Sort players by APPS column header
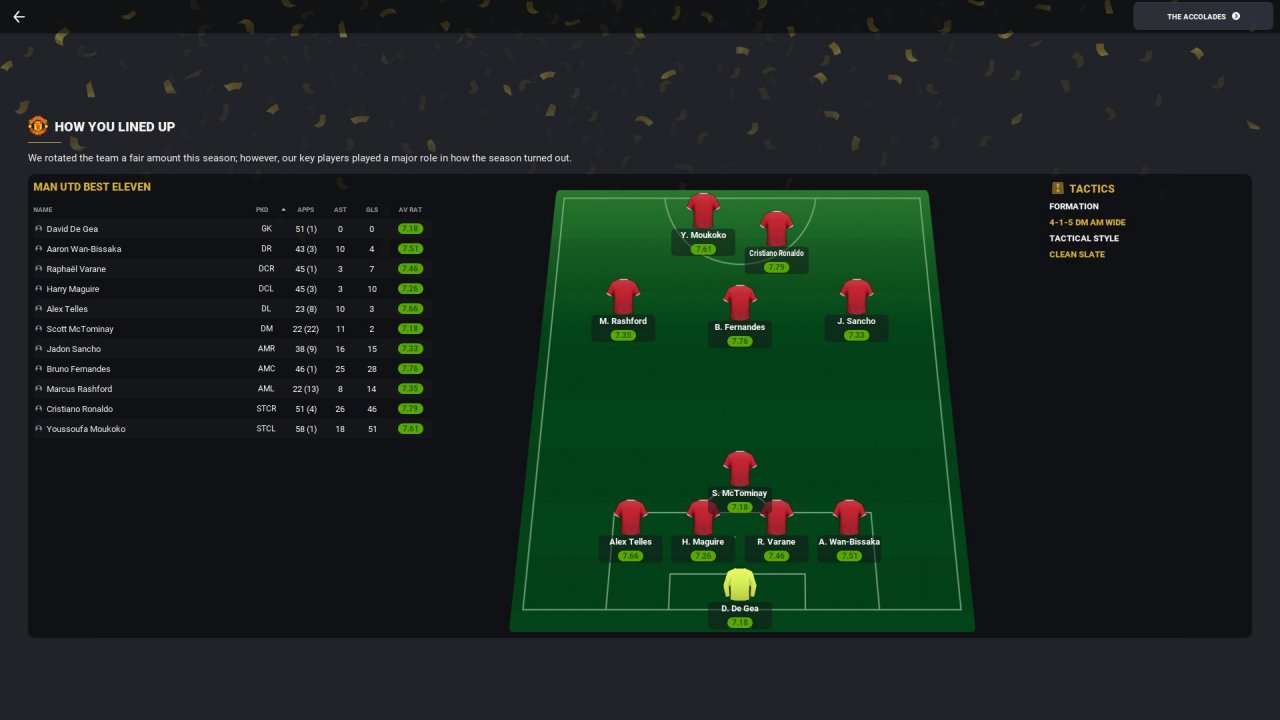 coord(306,210)
